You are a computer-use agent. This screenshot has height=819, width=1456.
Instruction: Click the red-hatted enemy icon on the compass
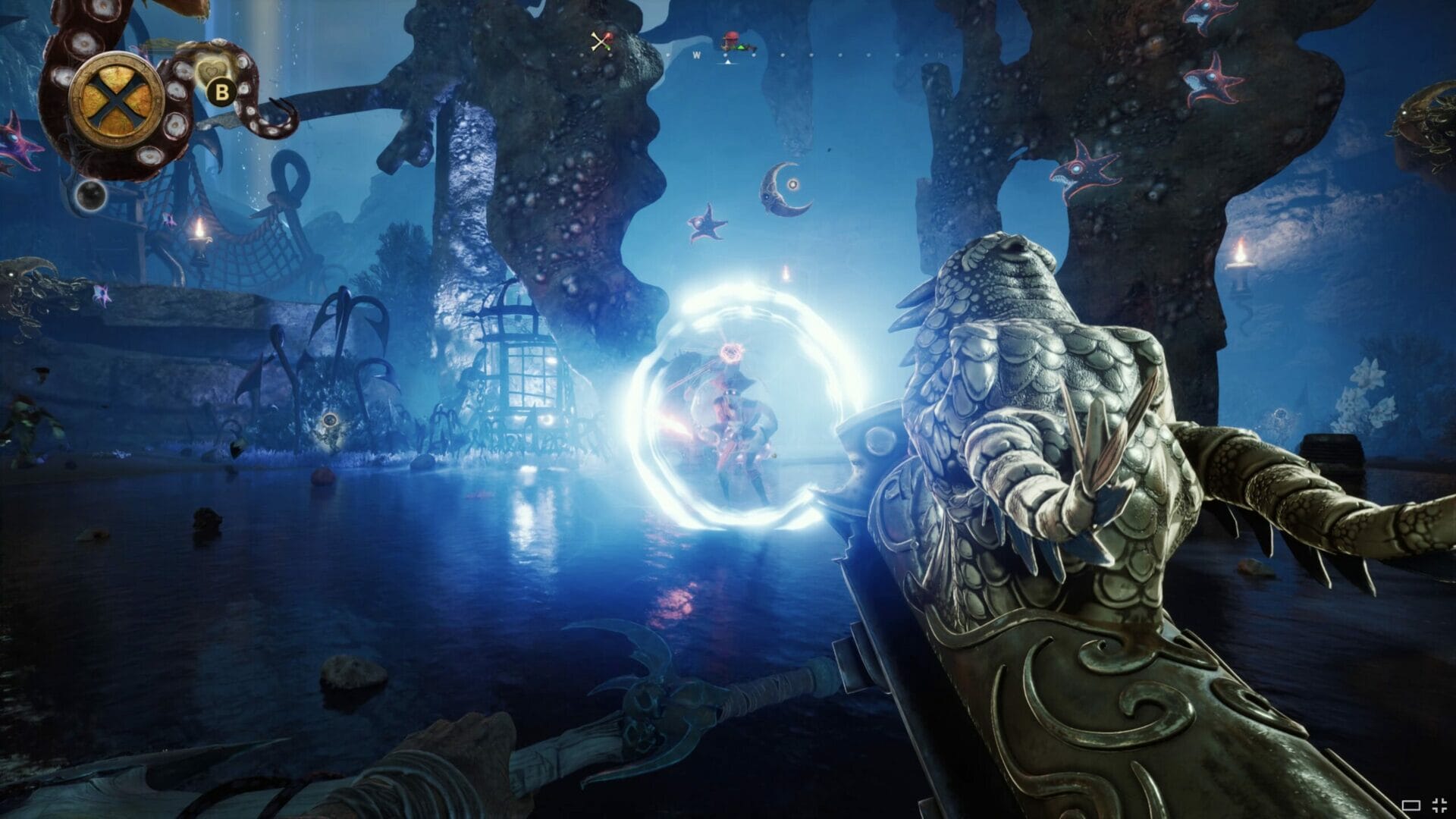coord(731,36)
